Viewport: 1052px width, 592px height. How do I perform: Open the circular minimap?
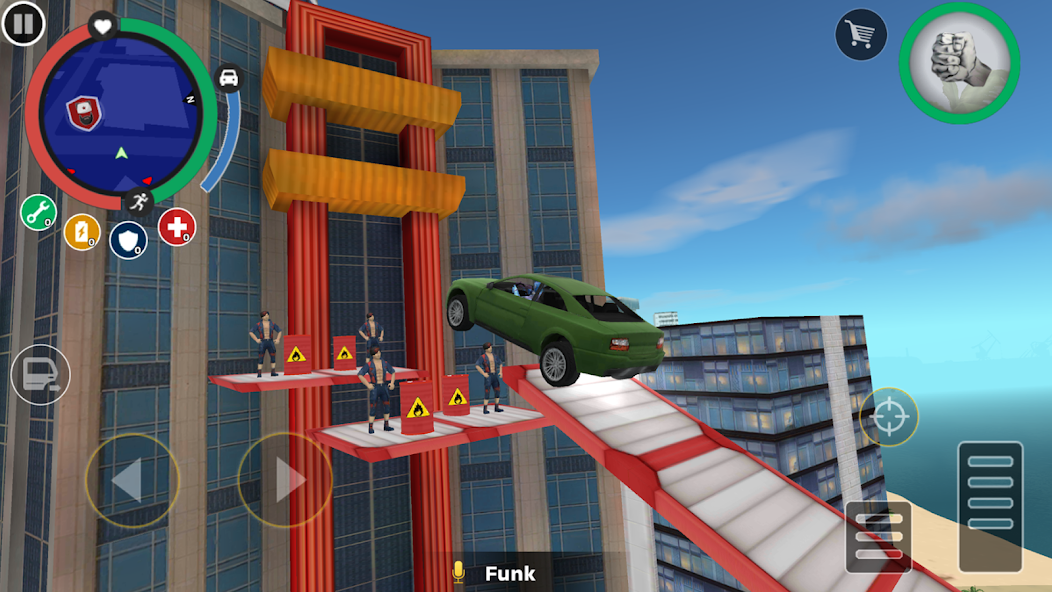click(x=120, y=111)
